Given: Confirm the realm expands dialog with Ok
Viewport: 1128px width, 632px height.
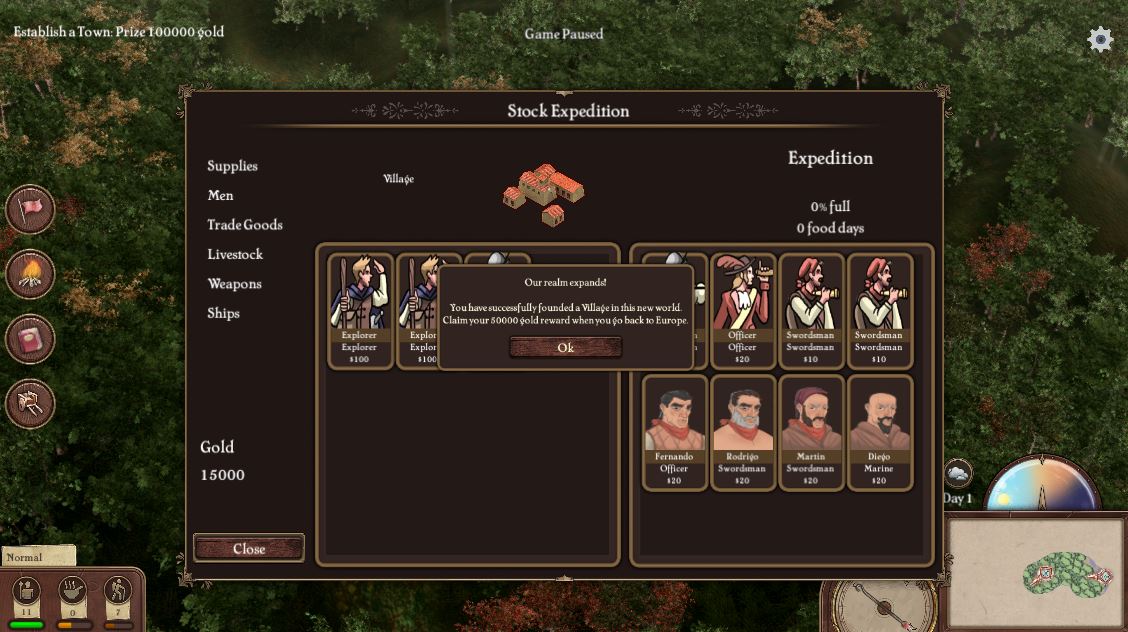Looking at the screenshot, I should point(565,347).
